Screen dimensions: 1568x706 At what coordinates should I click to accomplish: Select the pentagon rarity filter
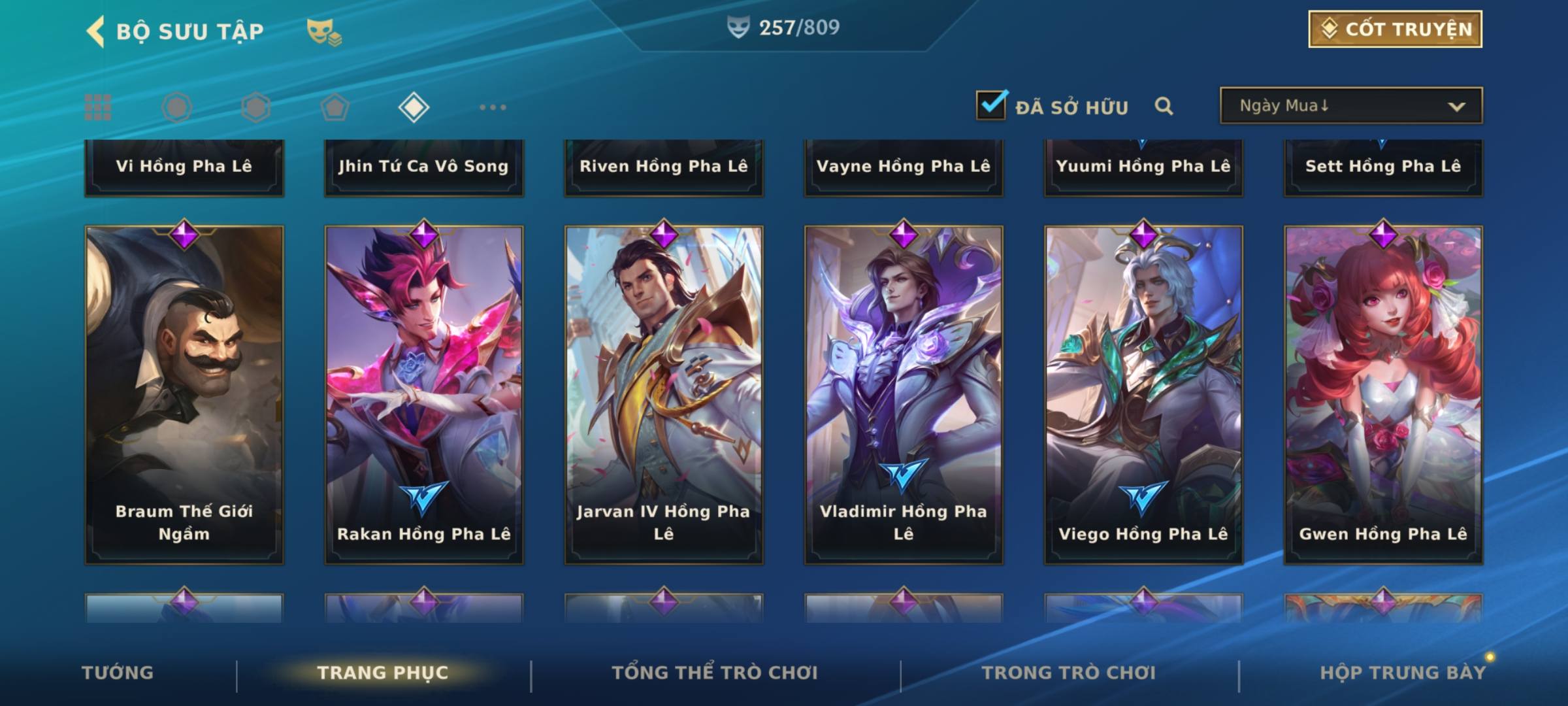[335, 107]
